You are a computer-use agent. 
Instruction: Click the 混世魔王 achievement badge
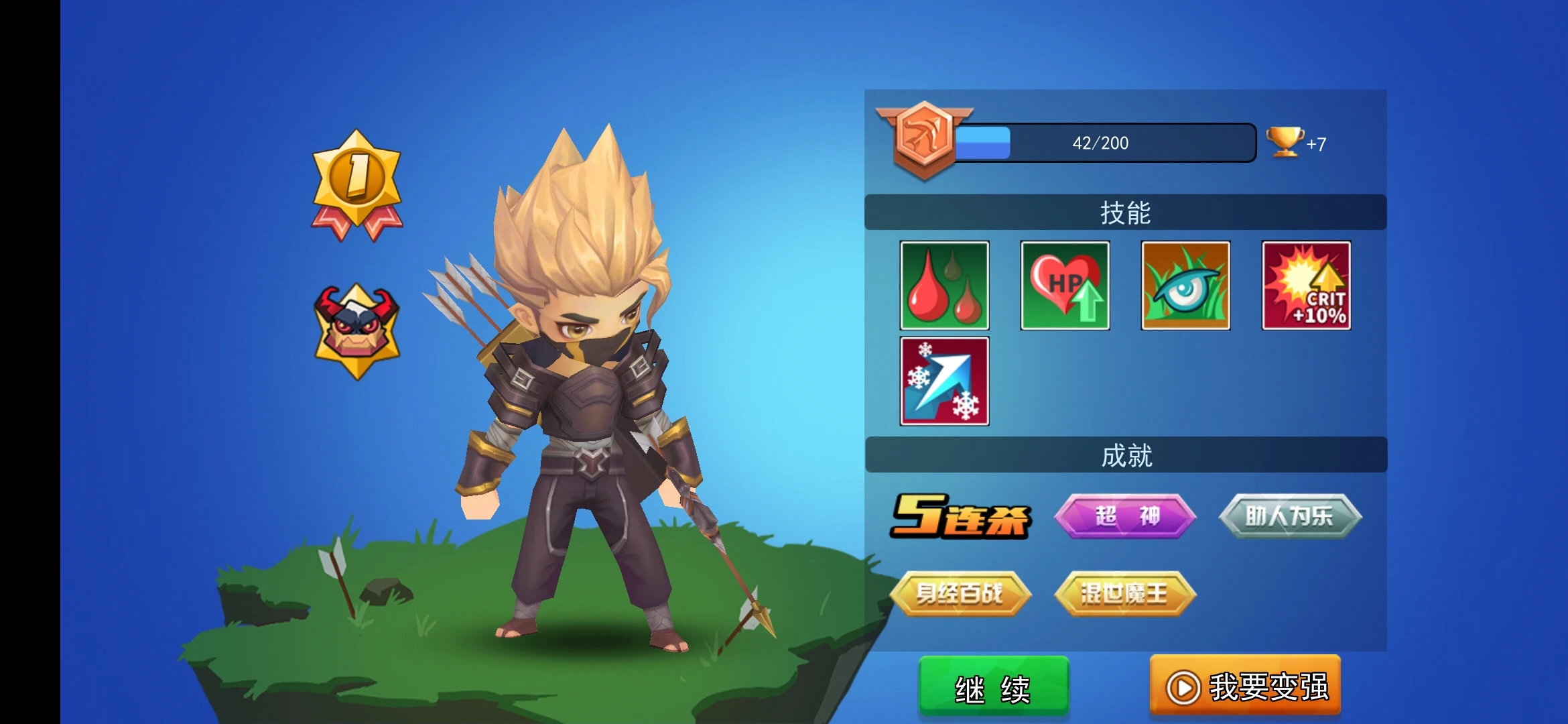(1125, 593)
